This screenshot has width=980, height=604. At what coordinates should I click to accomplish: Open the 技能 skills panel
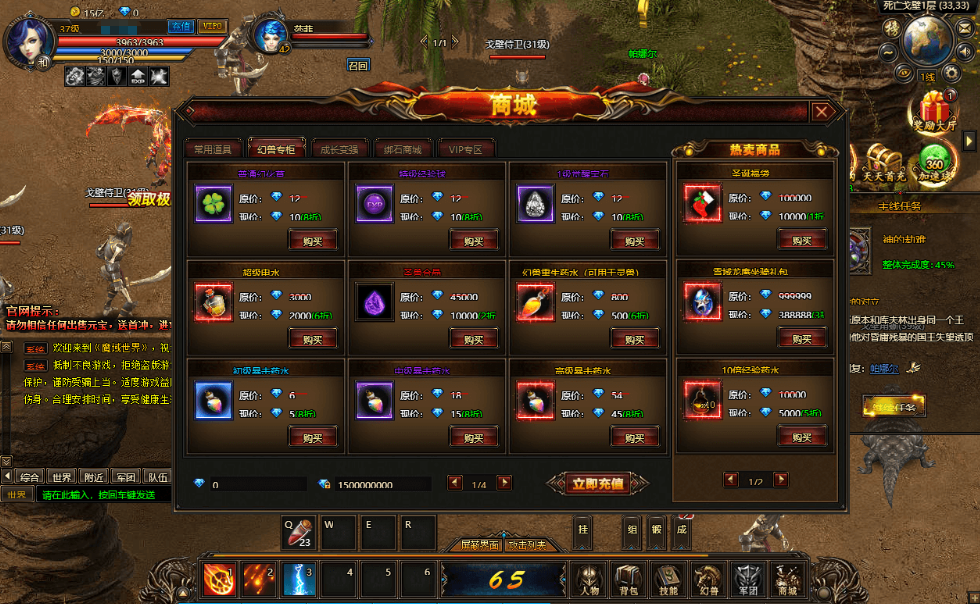coord(668,579)
